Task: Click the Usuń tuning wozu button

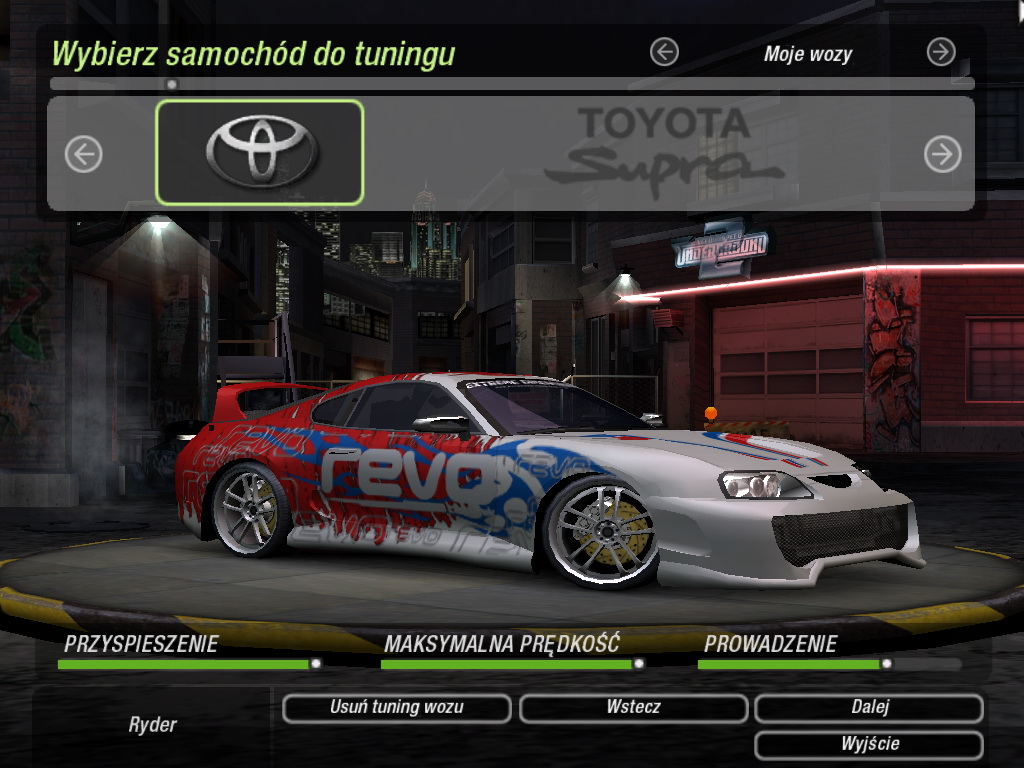Action: pyautogui.click(x=396, y=708)
